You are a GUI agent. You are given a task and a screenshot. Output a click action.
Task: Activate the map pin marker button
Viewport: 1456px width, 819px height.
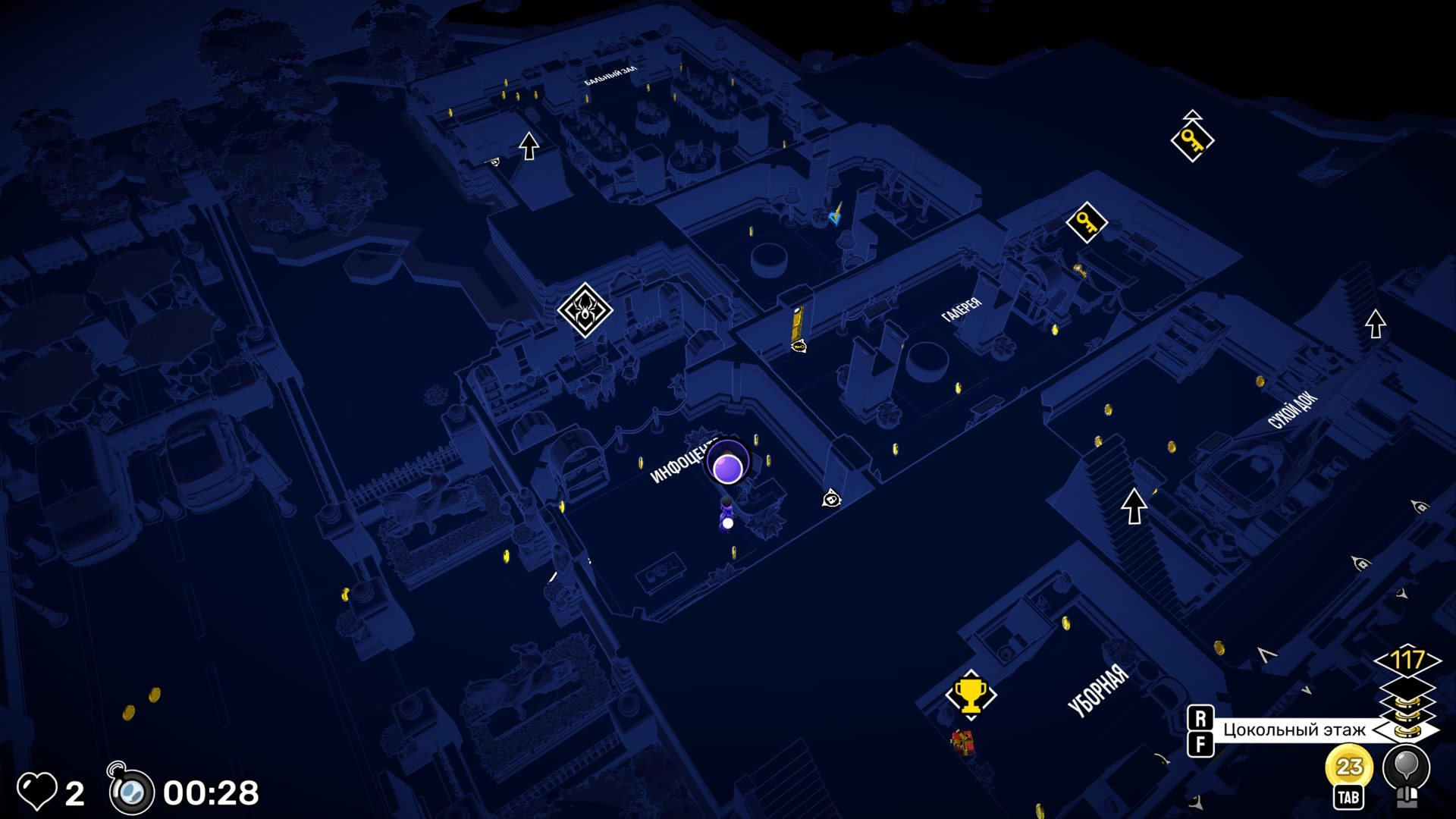(1406, 767)
